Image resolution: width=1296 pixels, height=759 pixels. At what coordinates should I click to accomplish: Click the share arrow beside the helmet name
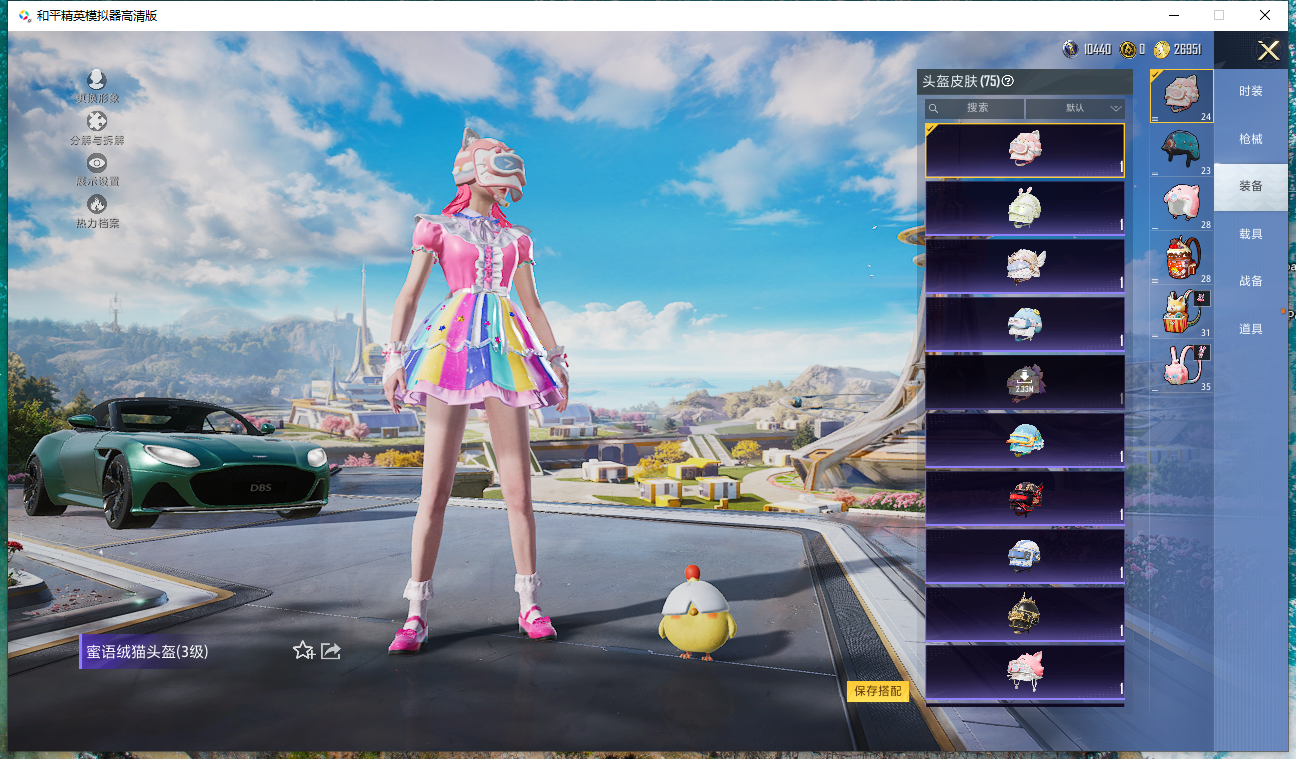click(x=331, y=651)
